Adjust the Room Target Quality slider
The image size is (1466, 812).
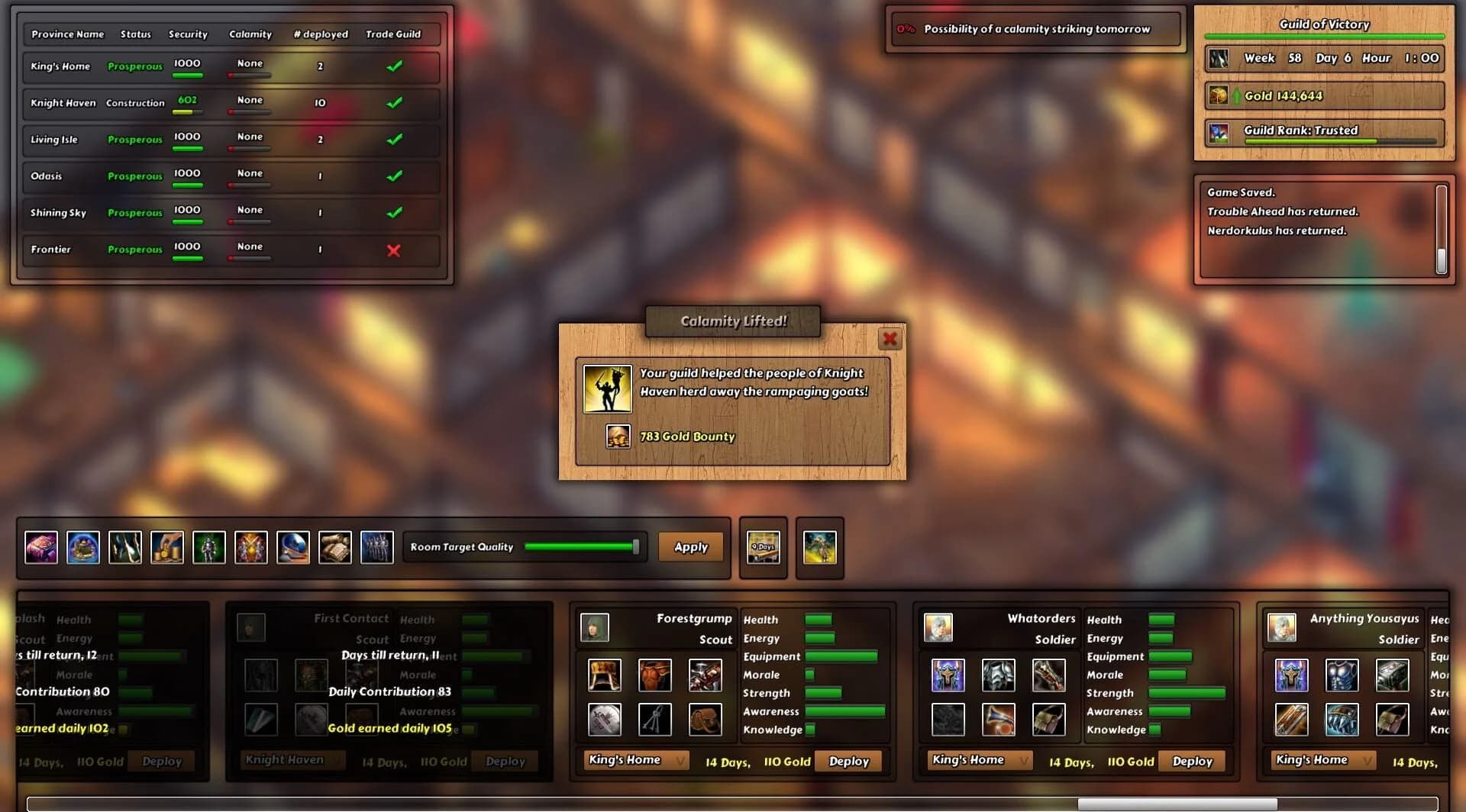[x=636, y=546]
